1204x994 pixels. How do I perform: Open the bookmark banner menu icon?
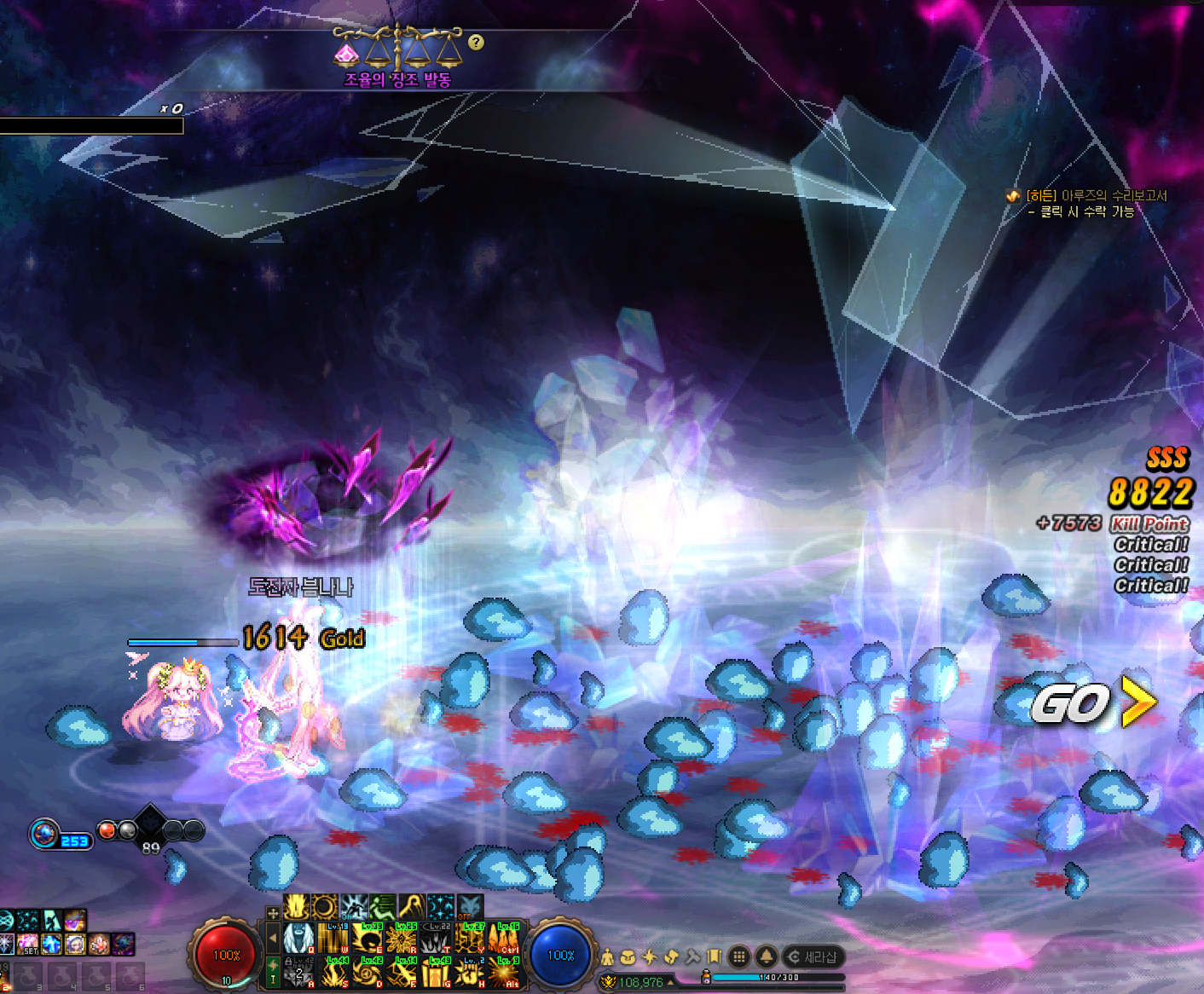(x=714, y=957)
